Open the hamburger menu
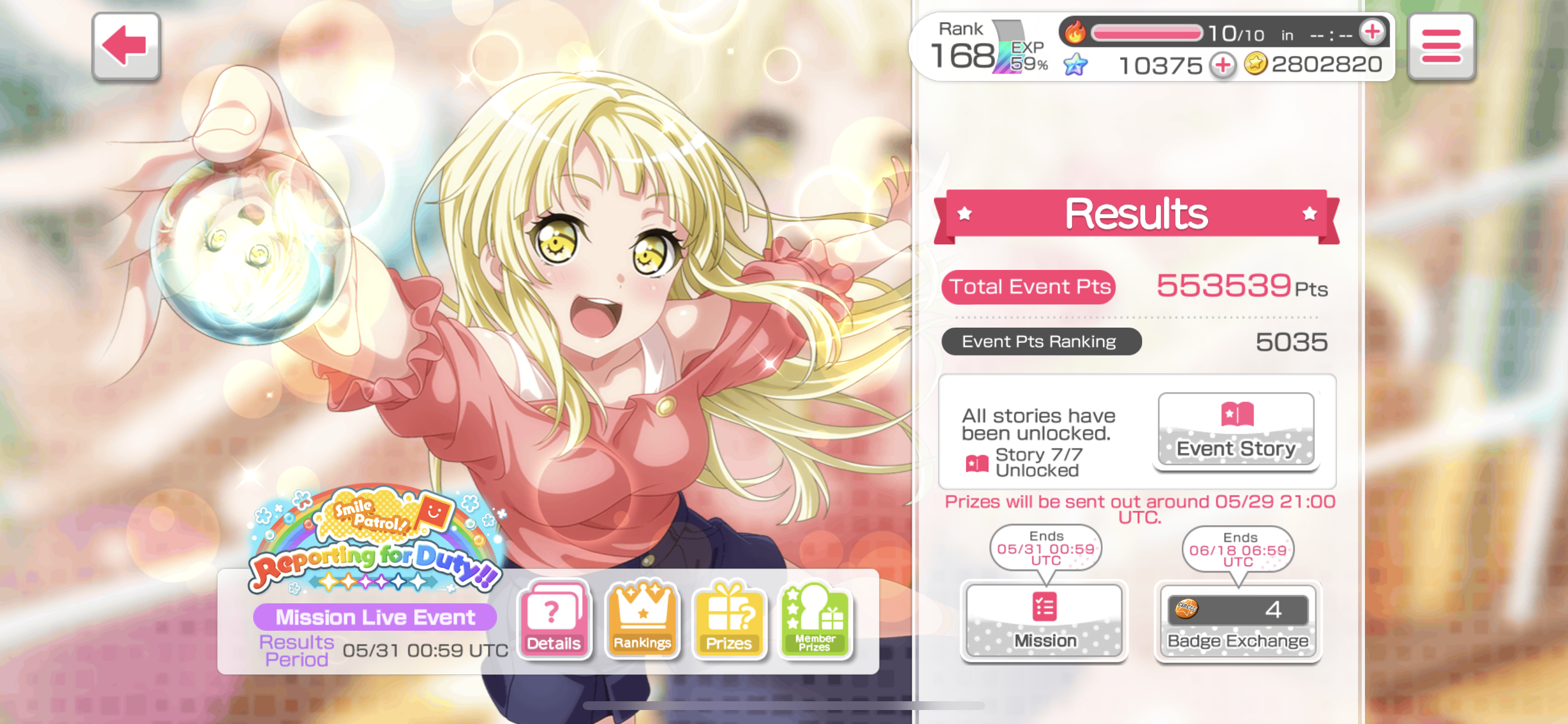 (x=1440, y=46)
